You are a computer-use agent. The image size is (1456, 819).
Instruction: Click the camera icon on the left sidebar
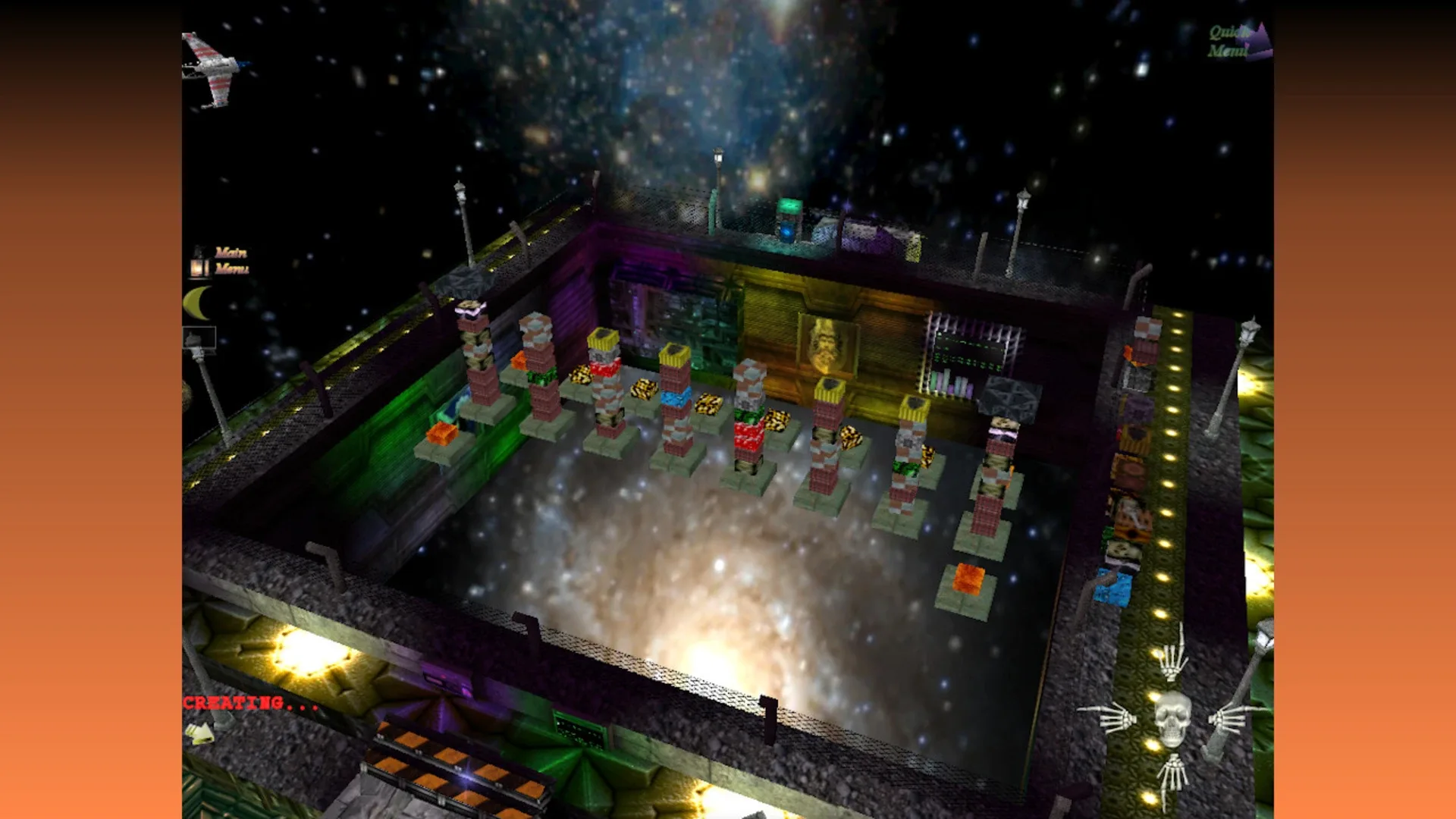tap(199, 337)
